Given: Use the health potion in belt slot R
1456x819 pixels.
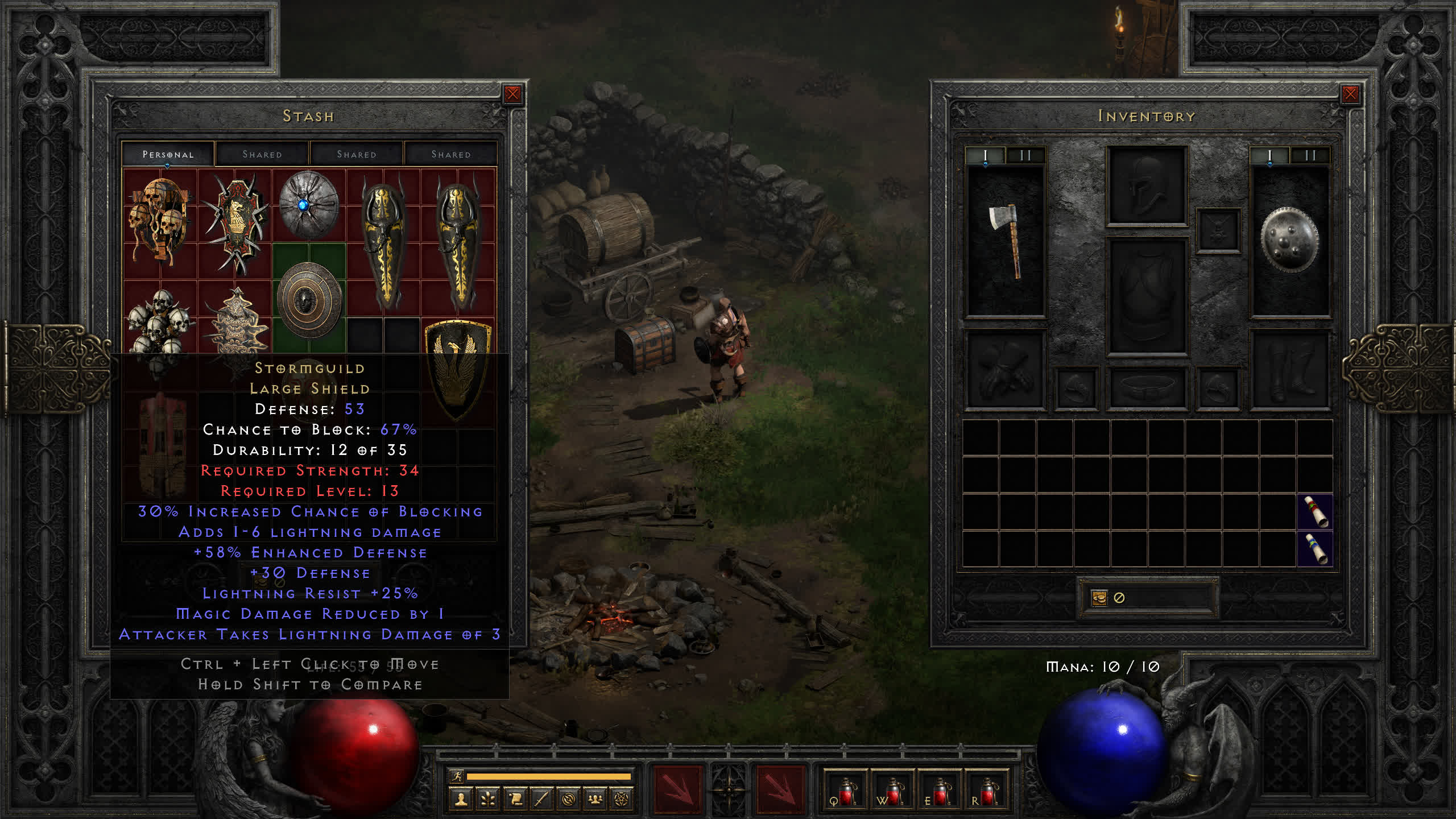Looking at the screenshot, I should point(986,792).
